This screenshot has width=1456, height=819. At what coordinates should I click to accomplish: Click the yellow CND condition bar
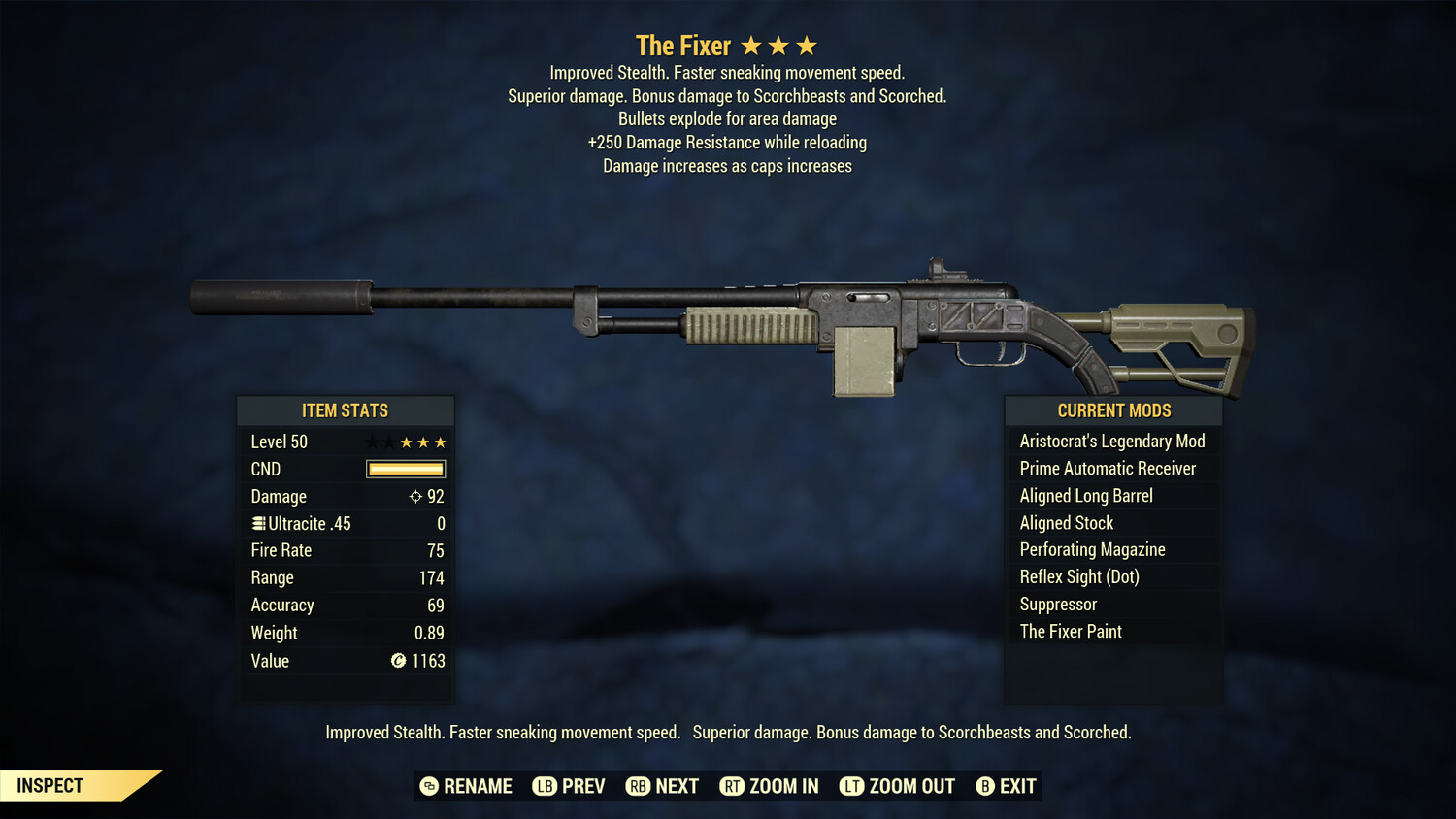pyautogui.click(x=405, y=469)
